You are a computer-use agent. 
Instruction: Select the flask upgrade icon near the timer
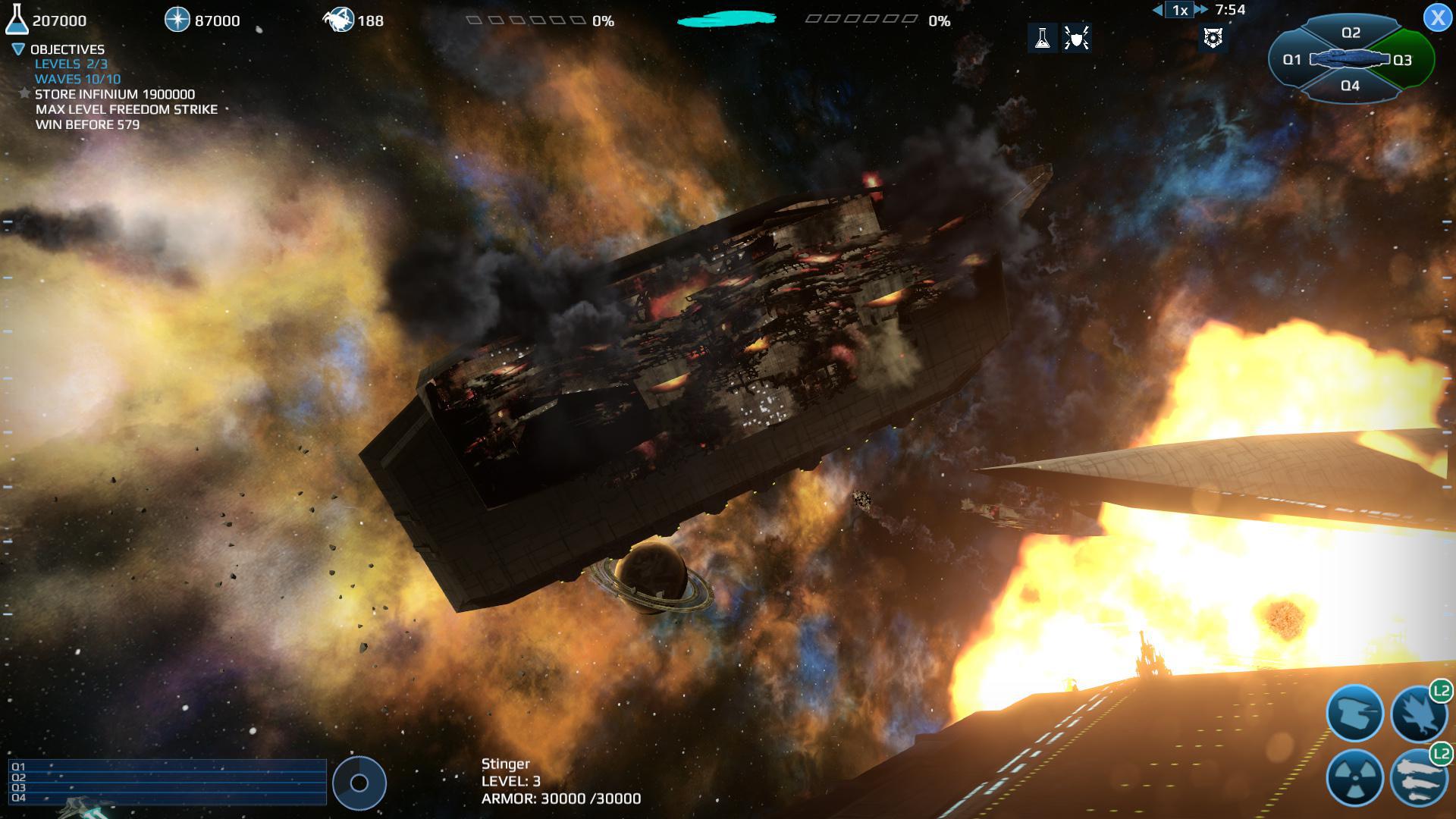coord(1043,39)
